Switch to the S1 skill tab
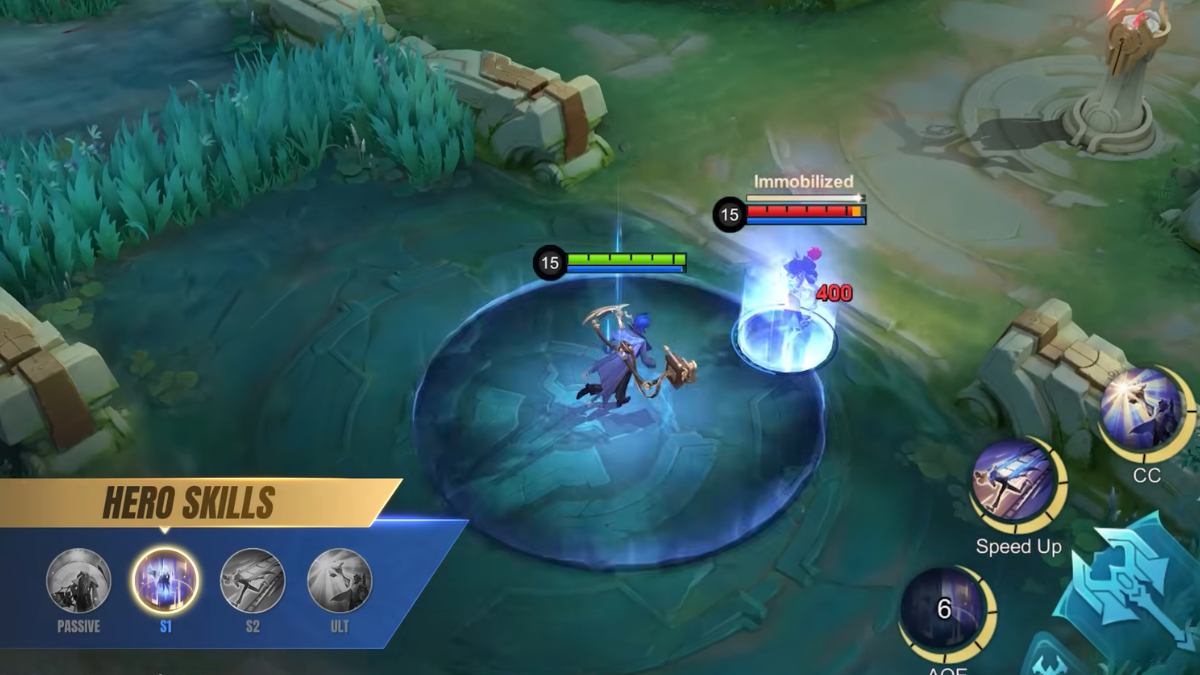This screenshot has height=675, width=1200. tap(165, 581)
